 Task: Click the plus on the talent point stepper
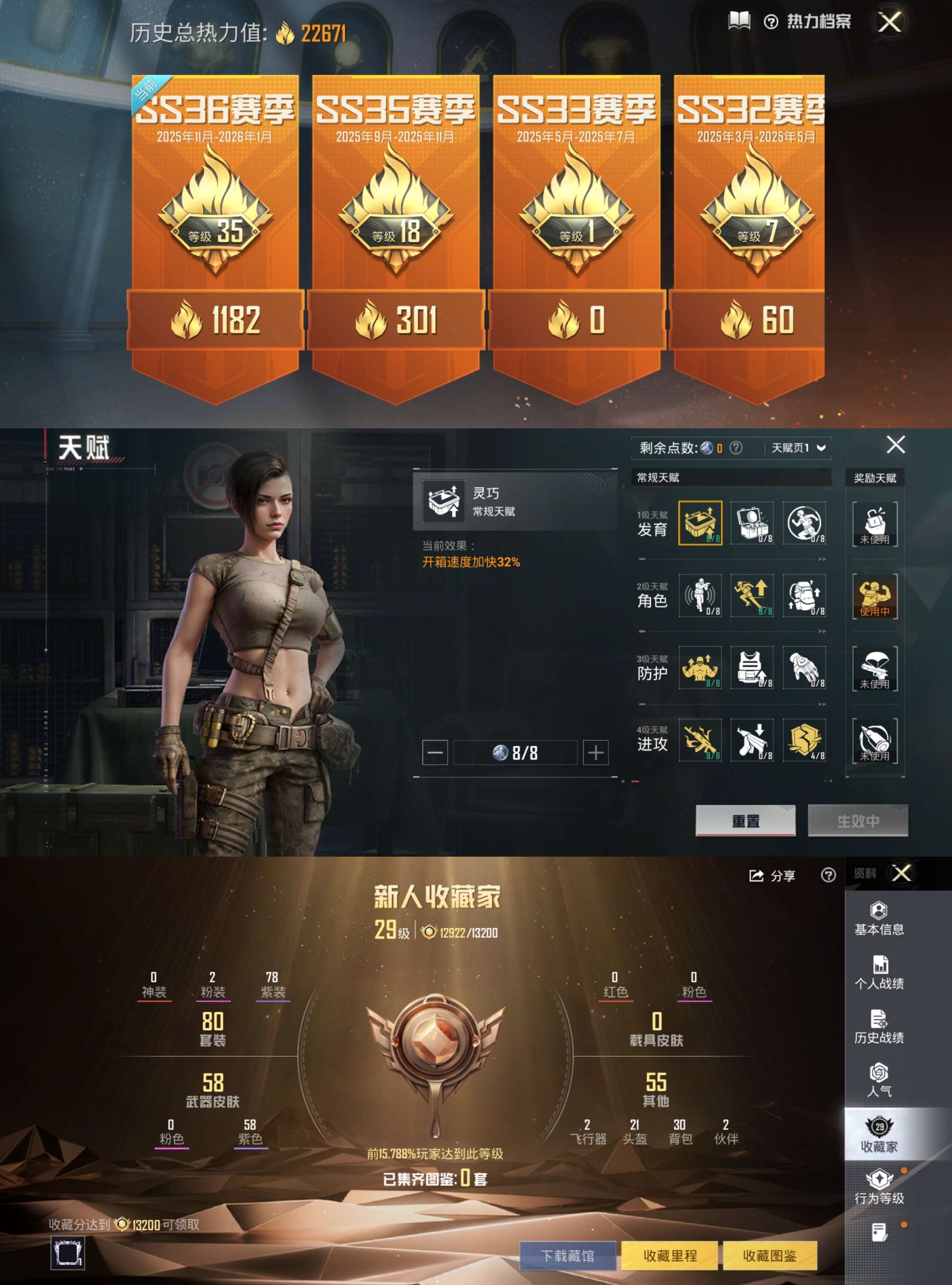596,752
